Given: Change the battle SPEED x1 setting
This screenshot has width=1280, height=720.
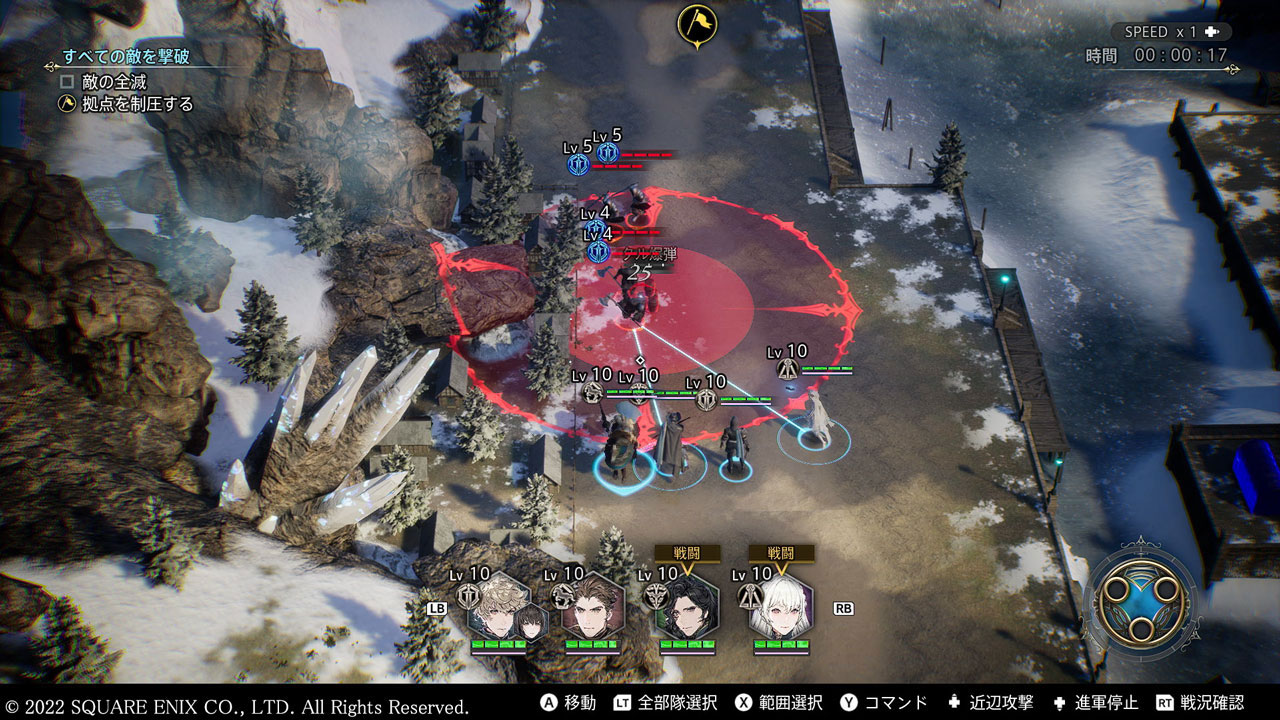Looking at the screenshot, I should [1171, 32].
